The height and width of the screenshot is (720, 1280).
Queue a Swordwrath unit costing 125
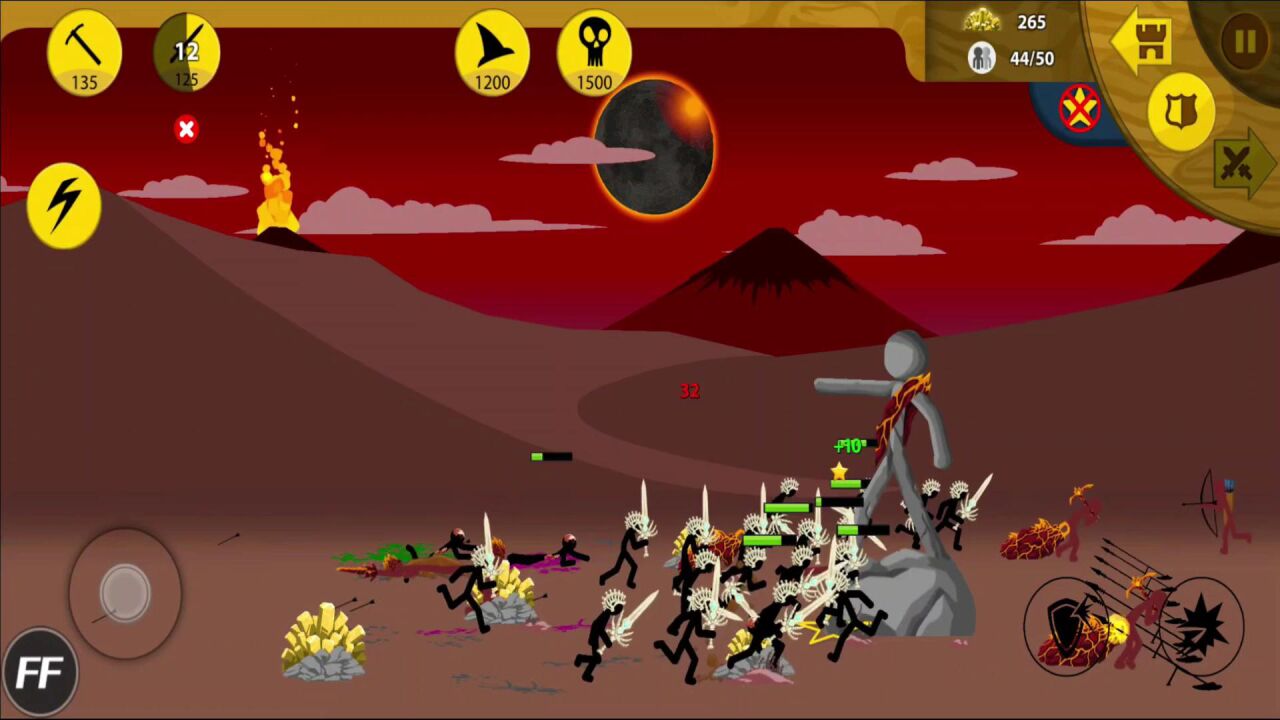[187, 53]
